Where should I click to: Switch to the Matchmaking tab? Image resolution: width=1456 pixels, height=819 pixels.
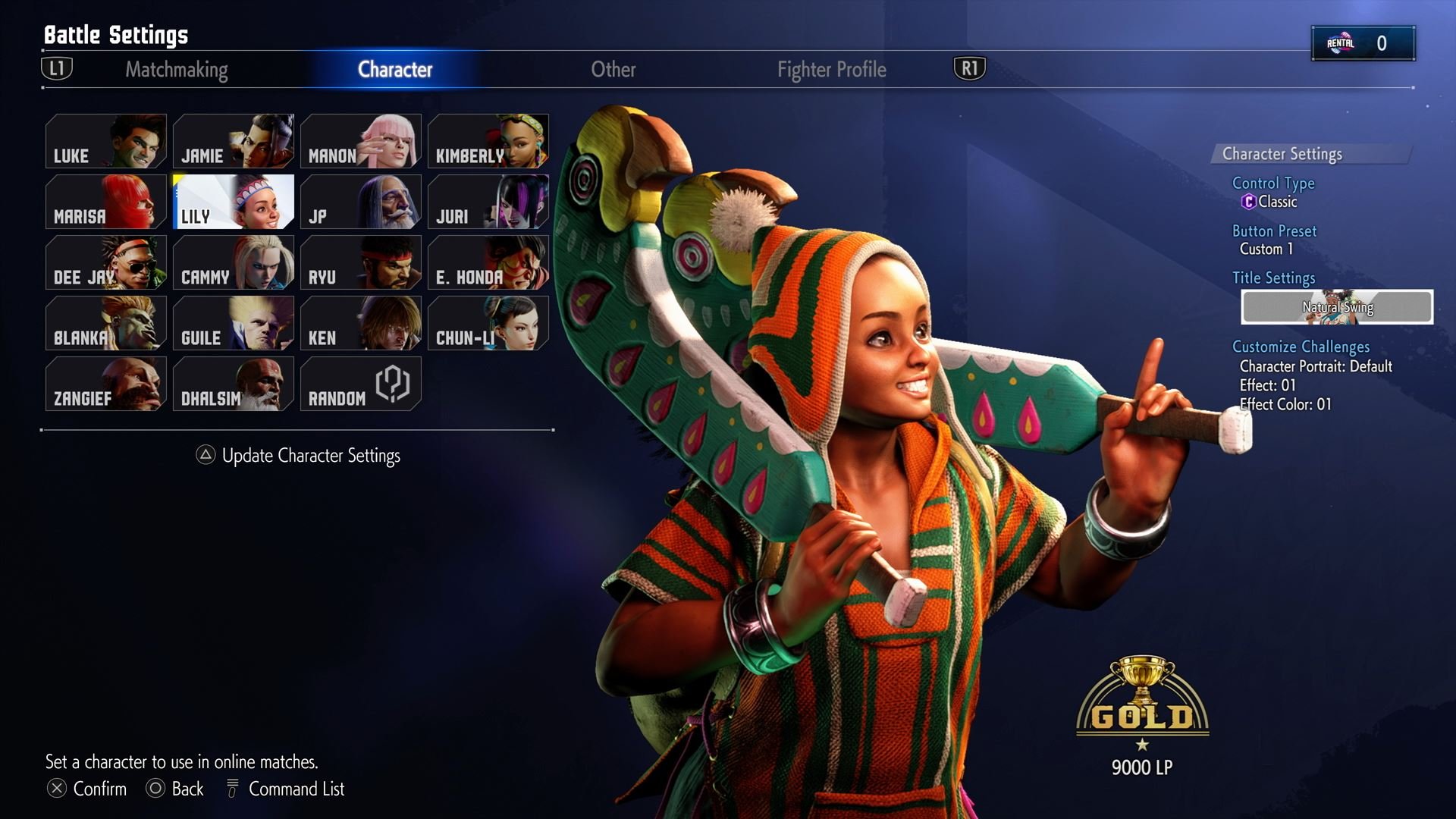coord(176,70)
